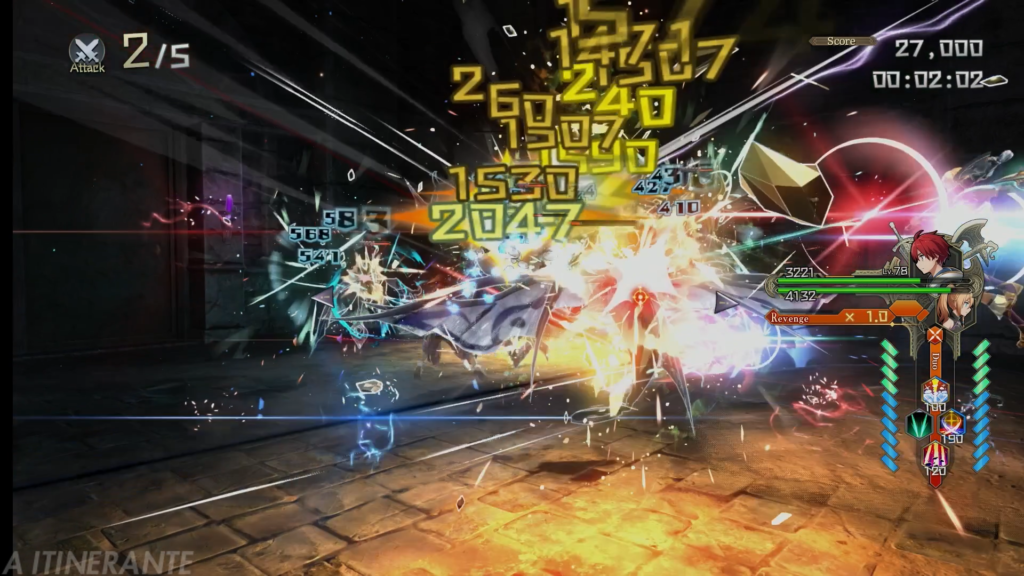Use the green twin-blade skill icon
Viewport: 1024px width, 576px height.
point(918,424)
